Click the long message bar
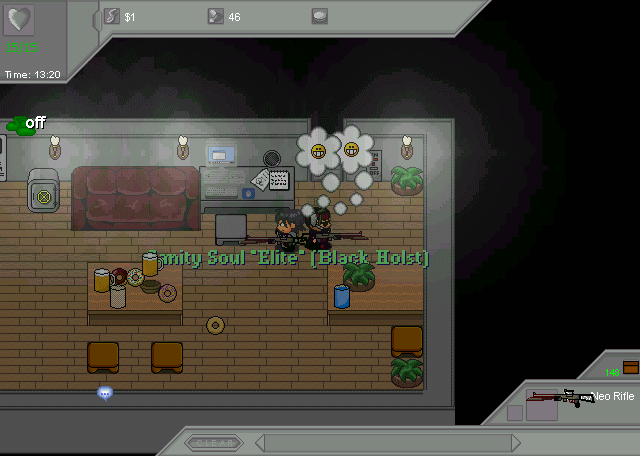Viewport: 640px width, 456px height. pos(387,442)
